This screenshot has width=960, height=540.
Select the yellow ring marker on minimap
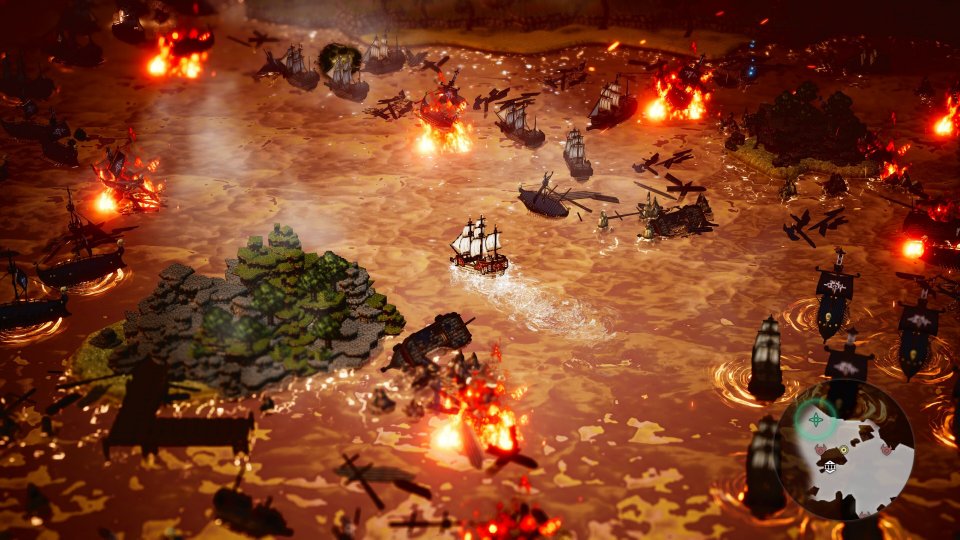[843, 450]
